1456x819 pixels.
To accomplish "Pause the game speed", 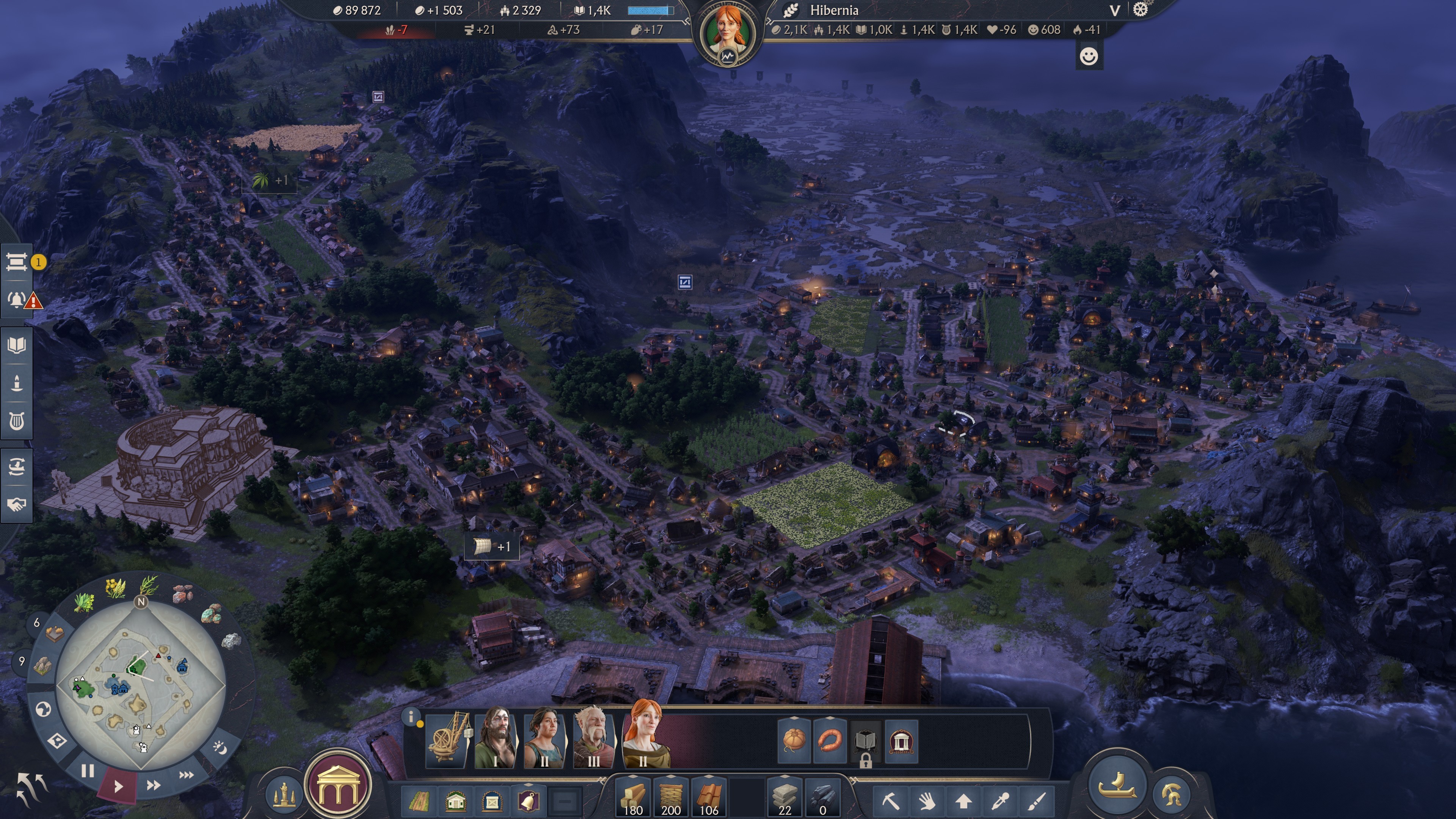I will point(87,770).
